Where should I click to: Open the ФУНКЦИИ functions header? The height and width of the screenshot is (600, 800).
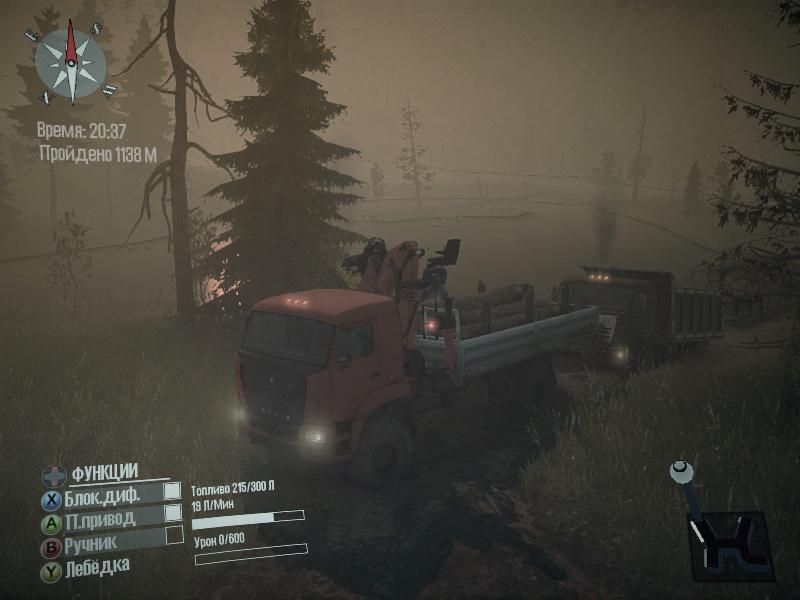(x=103, y=472)
